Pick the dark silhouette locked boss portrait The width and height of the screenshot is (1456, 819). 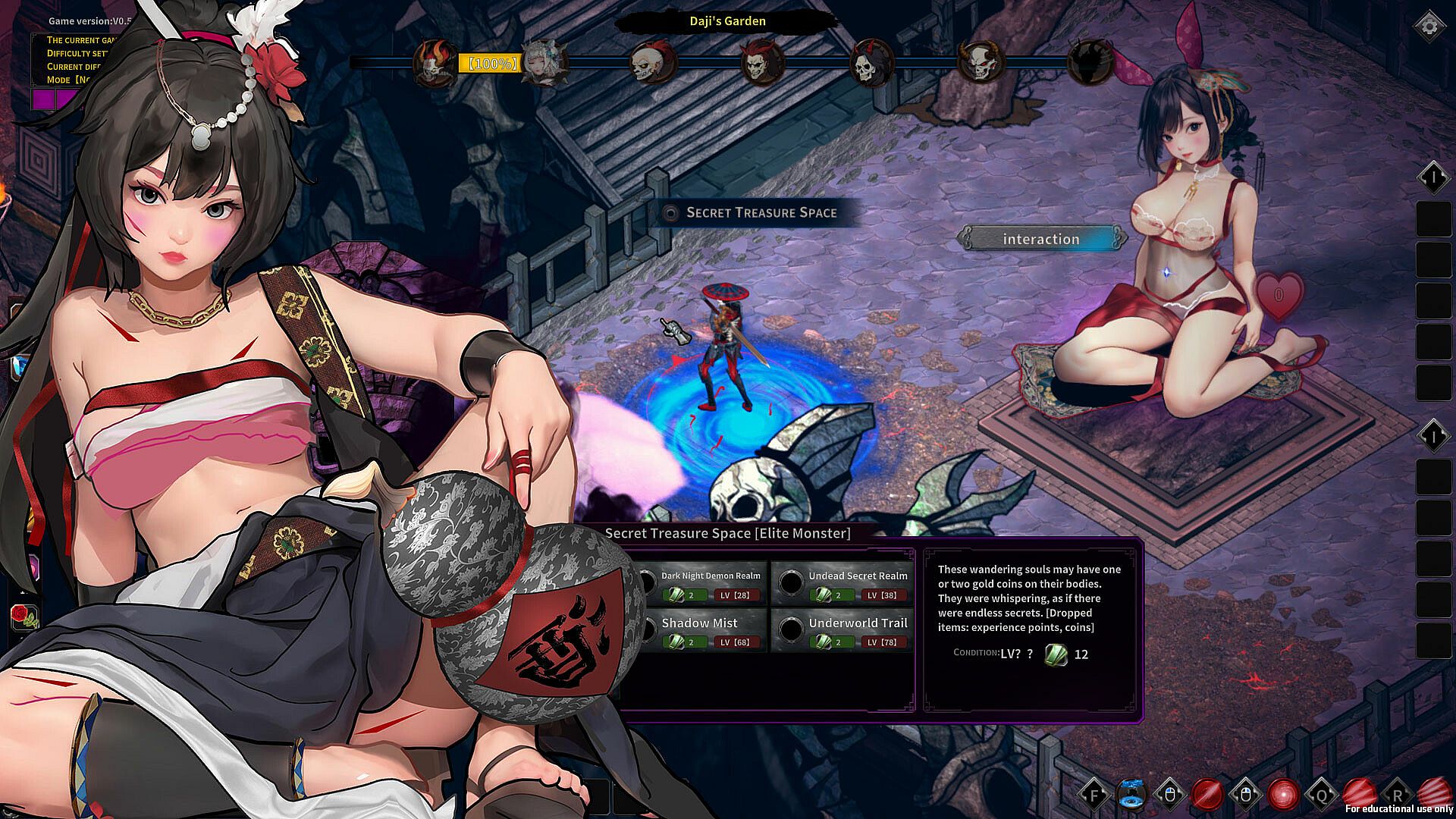pyautogui.click(x=1089, y=63)
